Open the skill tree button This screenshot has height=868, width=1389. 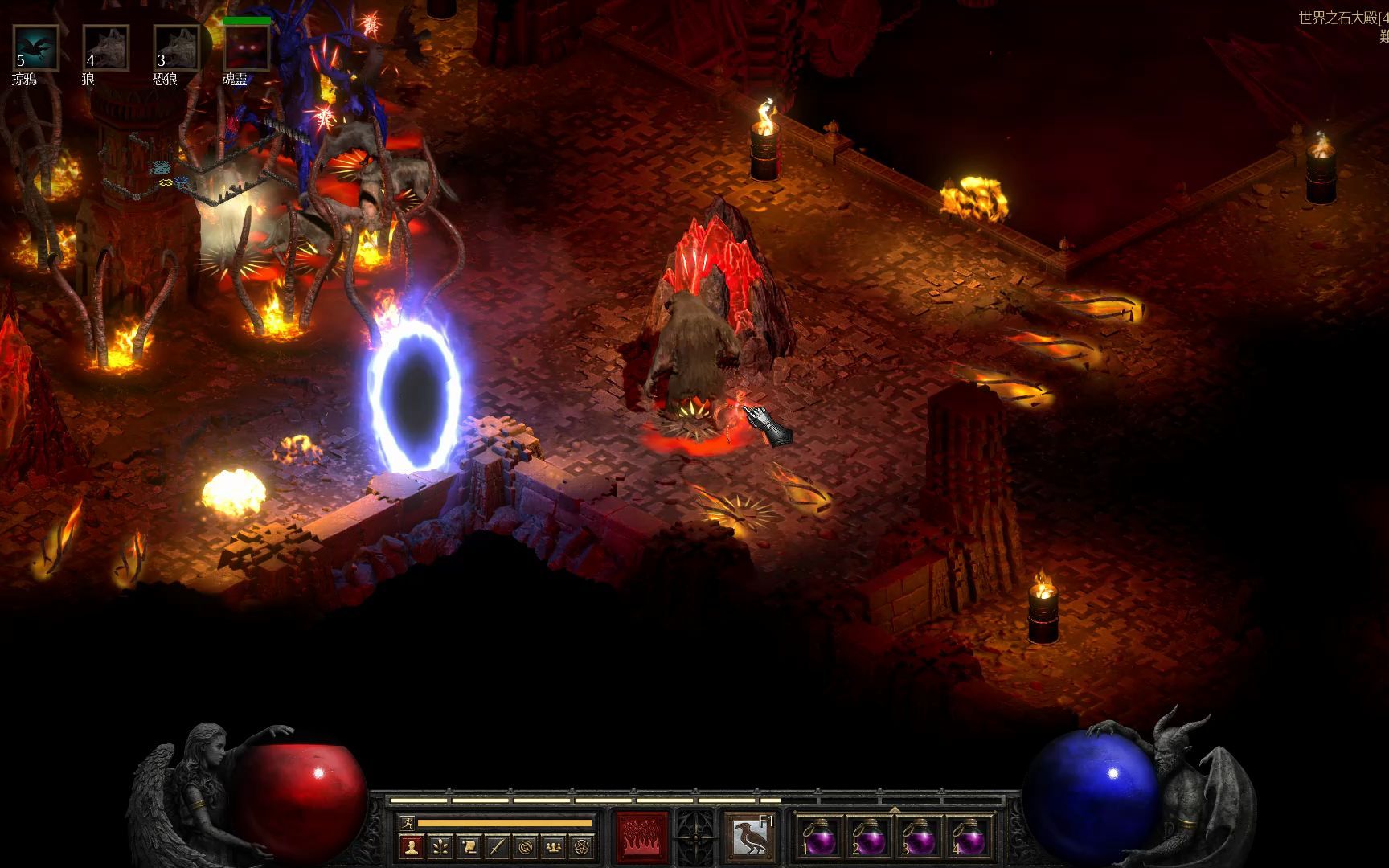440,846
